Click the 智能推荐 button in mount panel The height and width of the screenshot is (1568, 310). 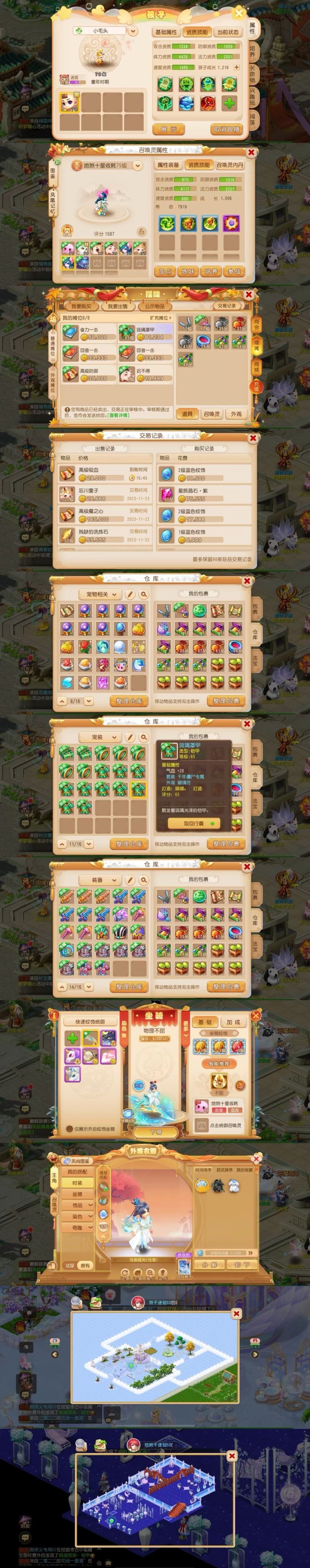pyautogui.click(x=219, y=1064)
